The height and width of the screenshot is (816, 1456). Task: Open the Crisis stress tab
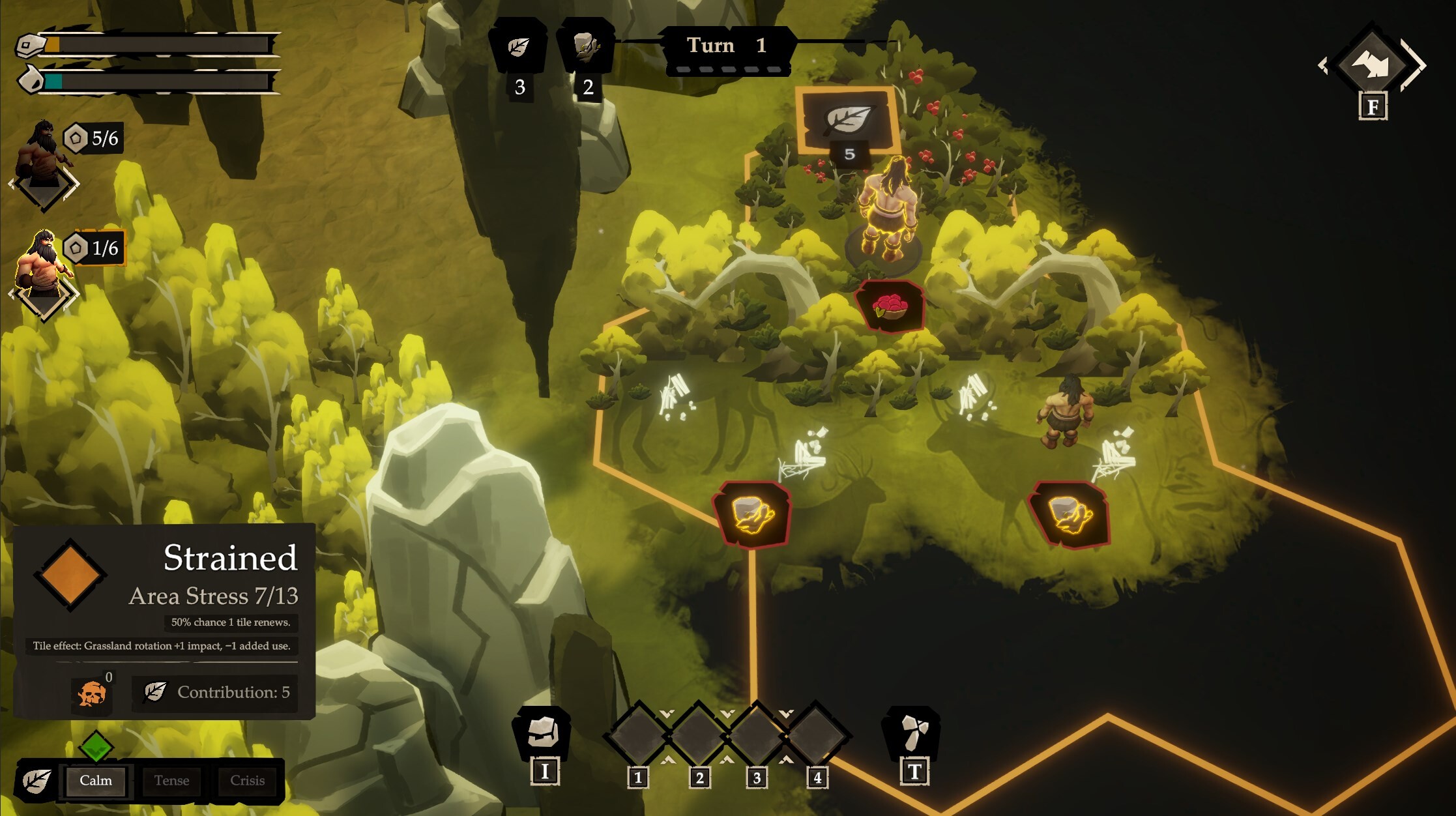pyautogui.click(x=247, y=781)
